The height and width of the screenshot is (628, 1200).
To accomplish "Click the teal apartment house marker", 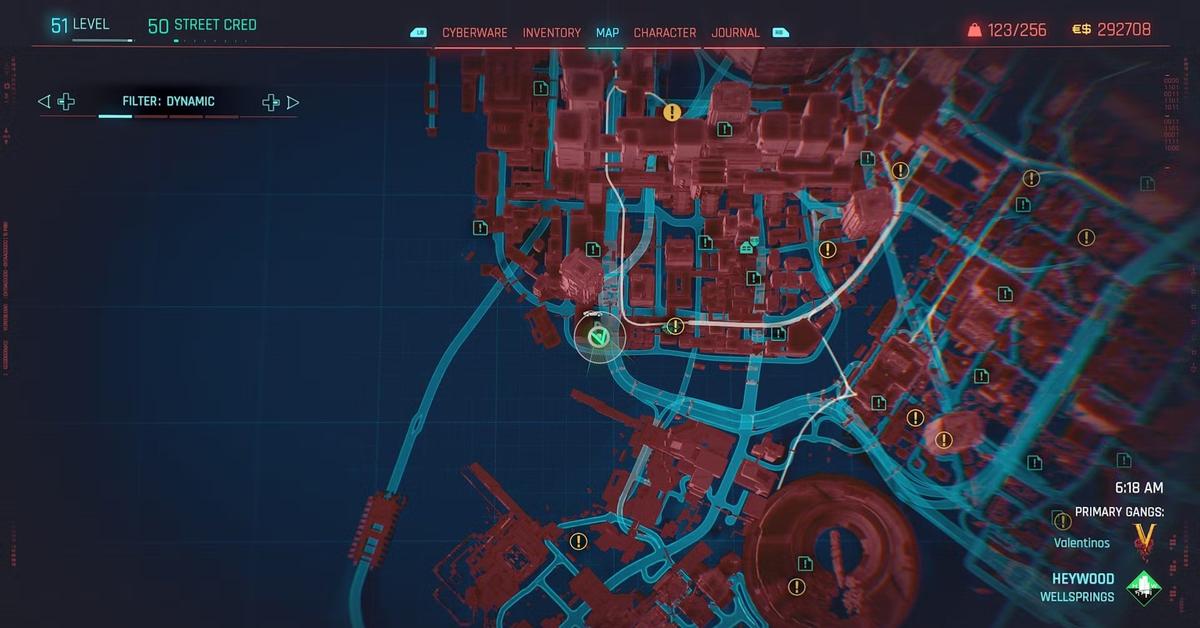I will [746, 247].
